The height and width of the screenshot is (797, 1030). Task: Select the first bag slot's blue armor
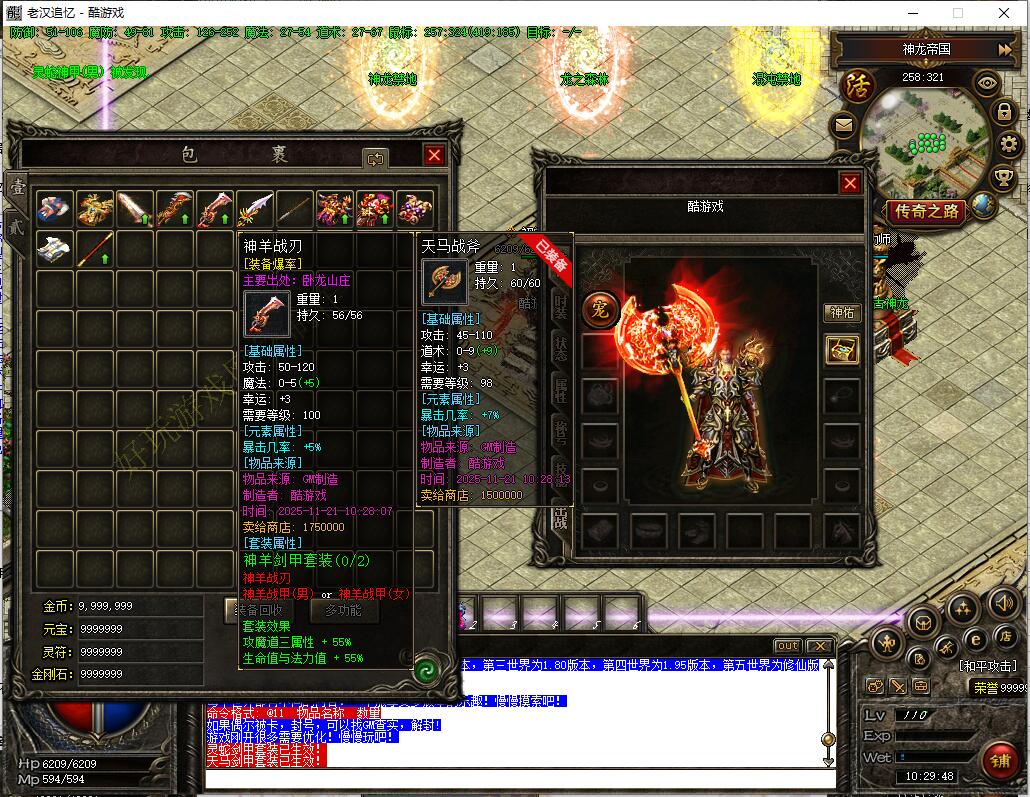pos(55,209)
